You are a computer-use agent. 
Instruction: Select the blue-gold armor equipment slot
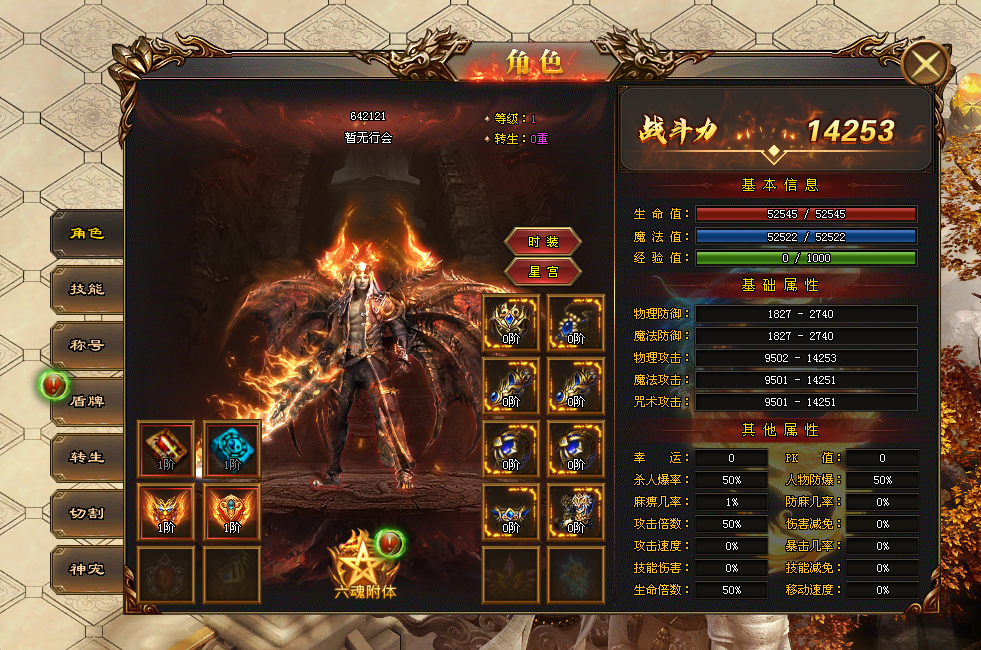coord(576,512)
